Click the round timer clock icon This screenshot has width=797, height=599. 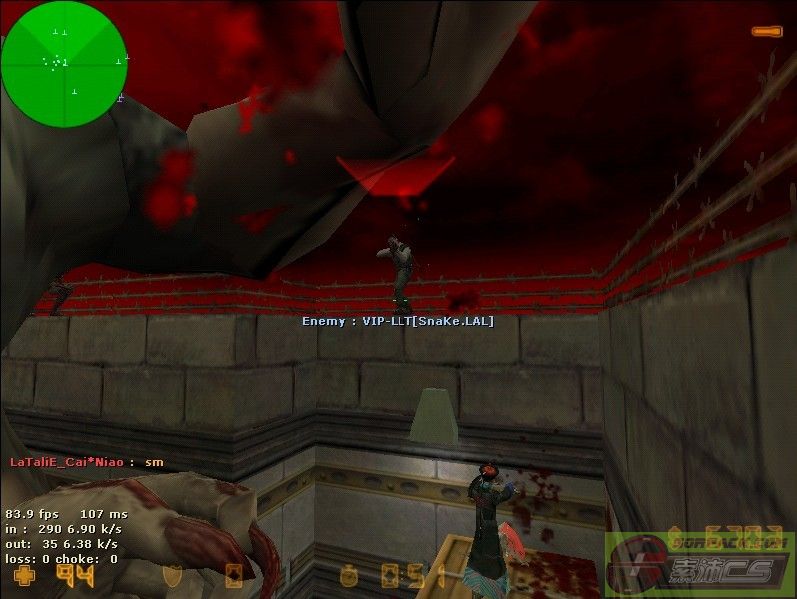(348, 576)
